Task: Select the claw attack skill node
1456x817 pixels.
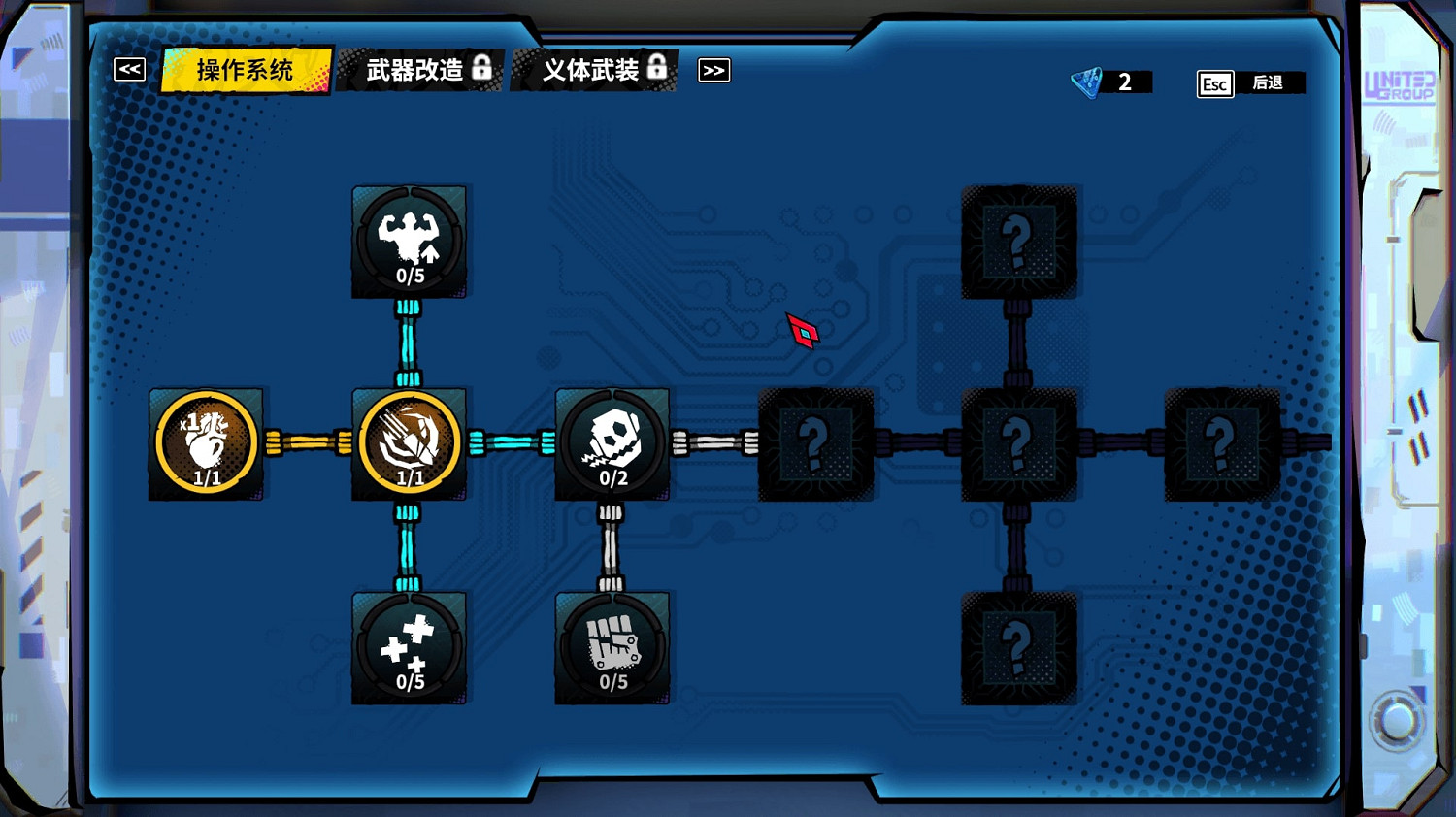Action: 409,444
